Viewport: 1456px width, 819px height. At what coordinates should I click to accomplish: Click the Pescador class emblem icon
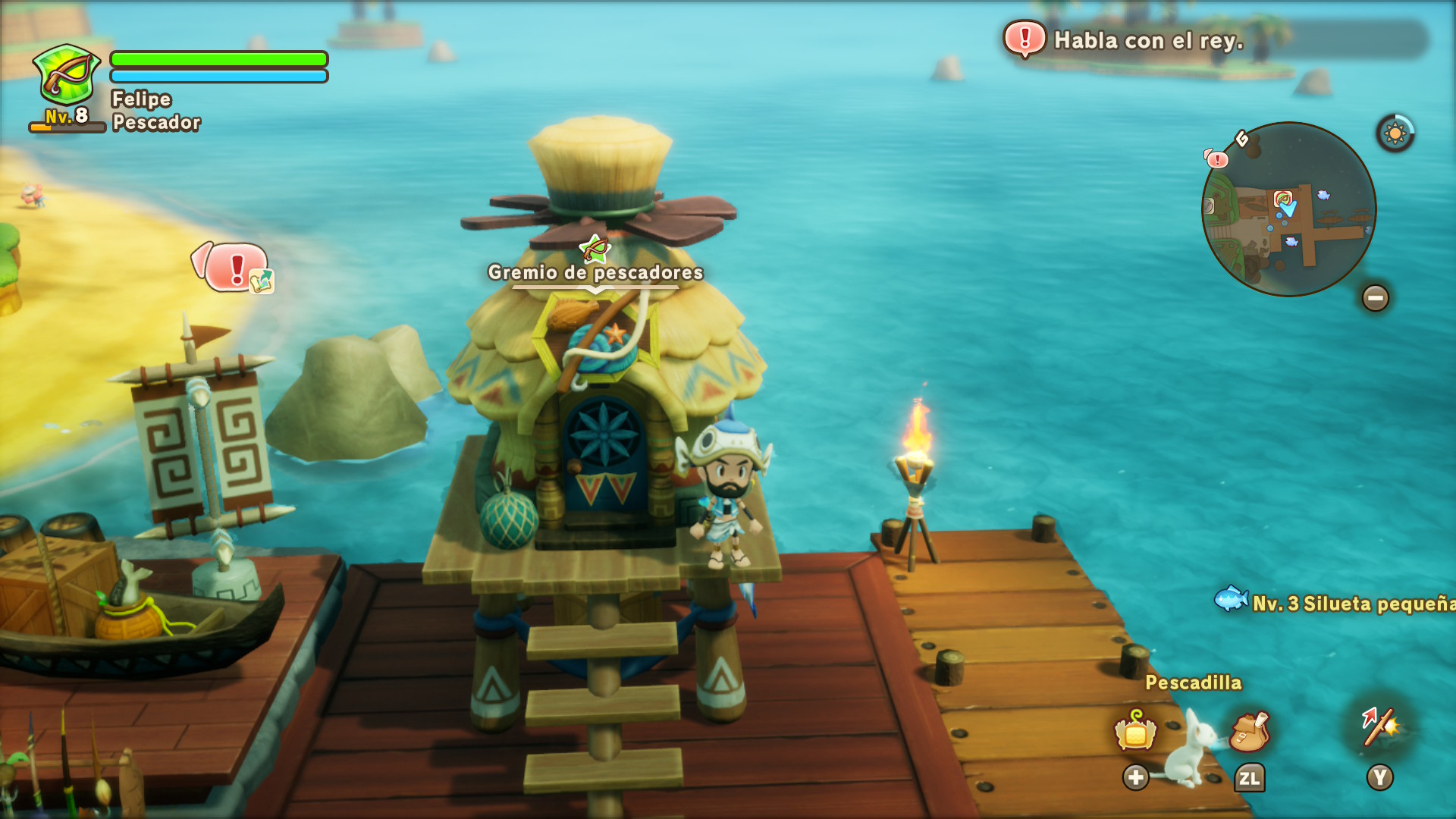pos(67,76)
